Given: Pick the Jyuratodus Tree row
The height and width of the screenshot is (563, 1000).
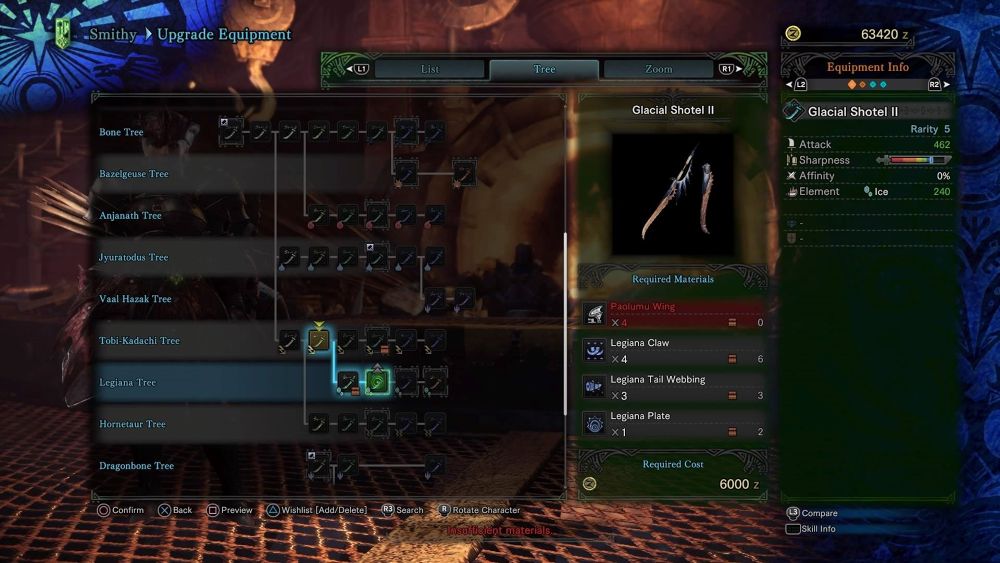Looking at the screenshot, I should (134, 257).
